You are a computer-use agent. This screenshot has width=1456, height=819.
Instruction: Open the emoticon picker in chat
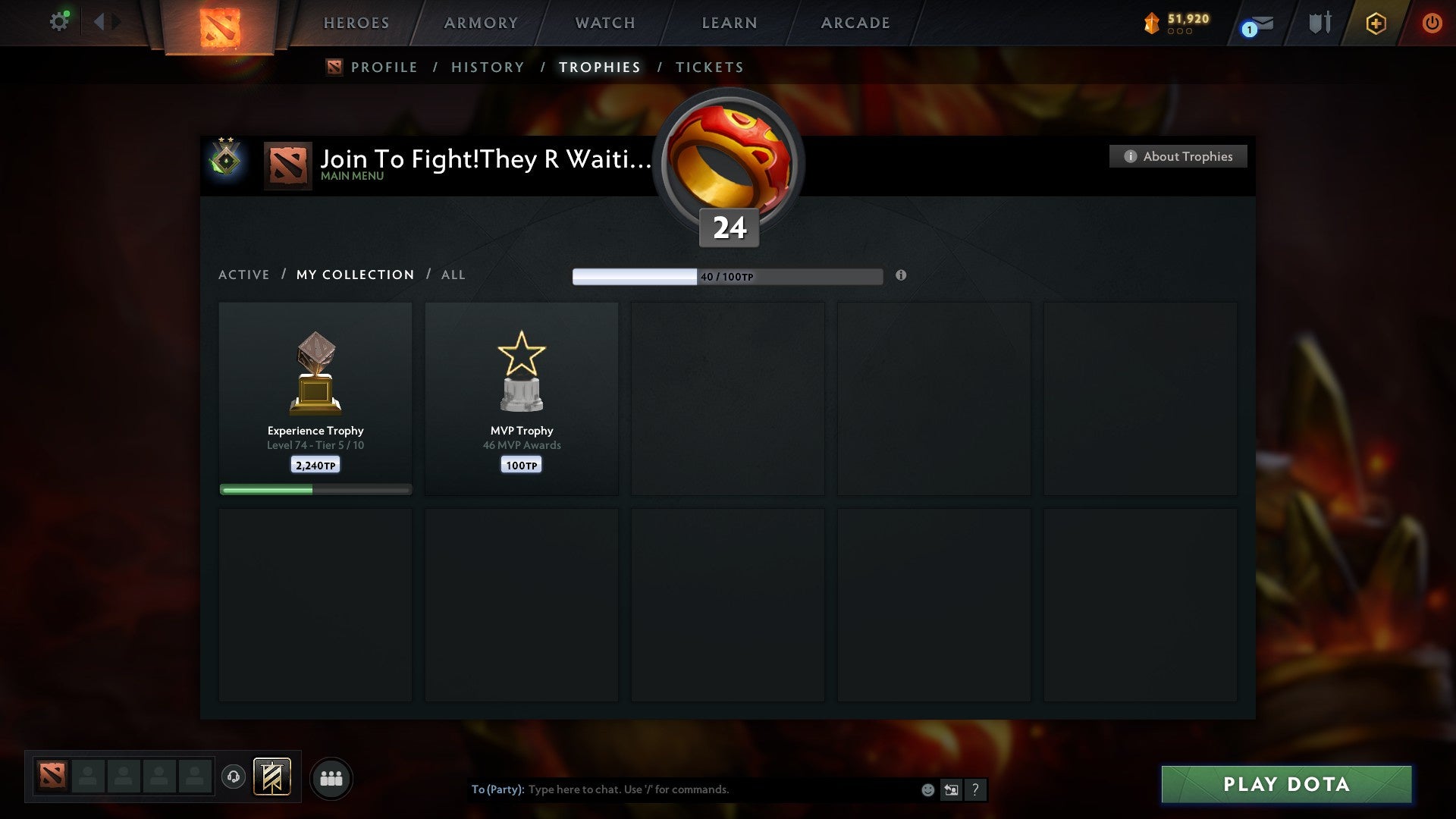pos(927,789)
